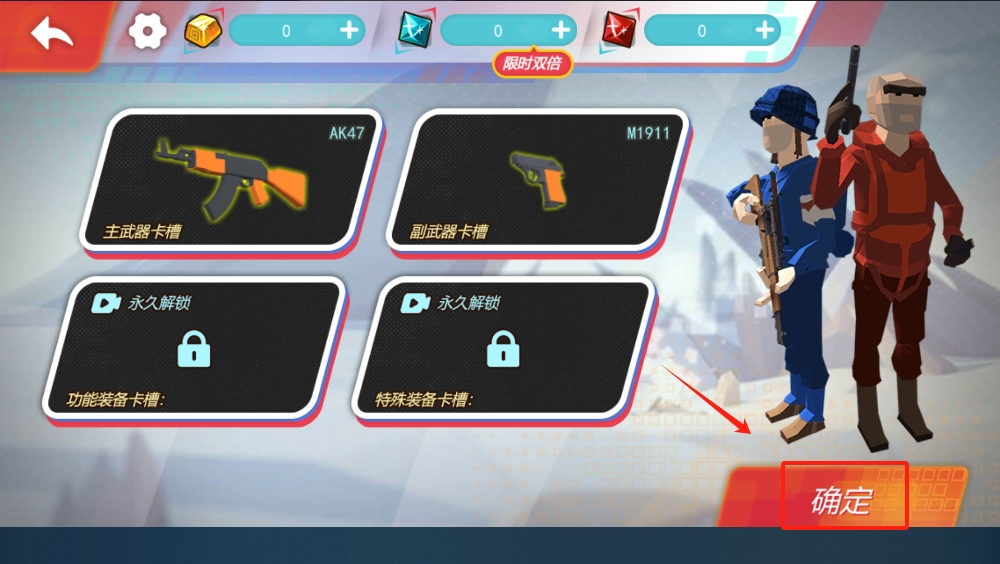This screenshot has height=564, width=1000.
Task: Add gold with the gold bar plus button
Action: 349,31
